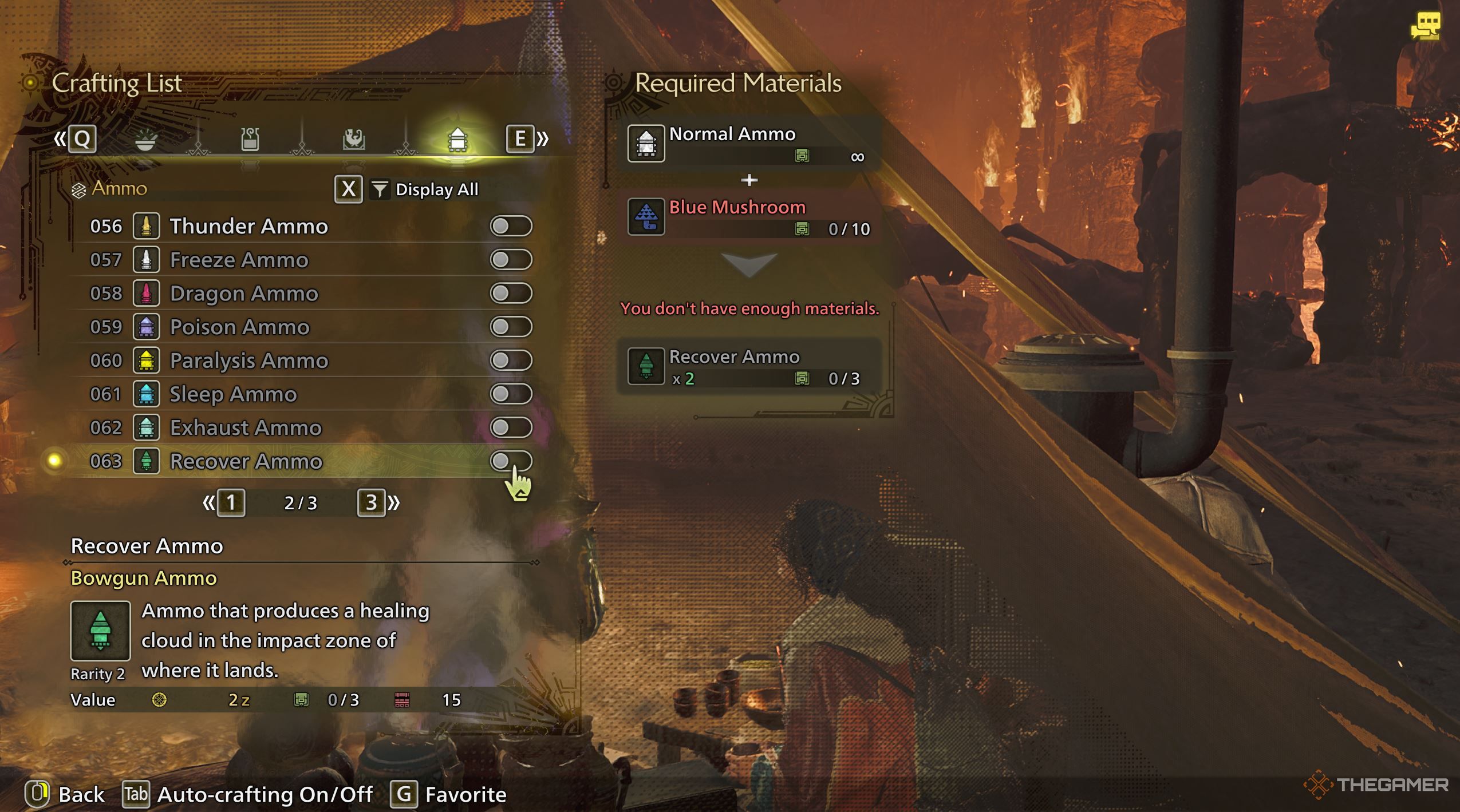
Task: Toggle auto-crafting for Recover Ammo
Action: (511, 461)
